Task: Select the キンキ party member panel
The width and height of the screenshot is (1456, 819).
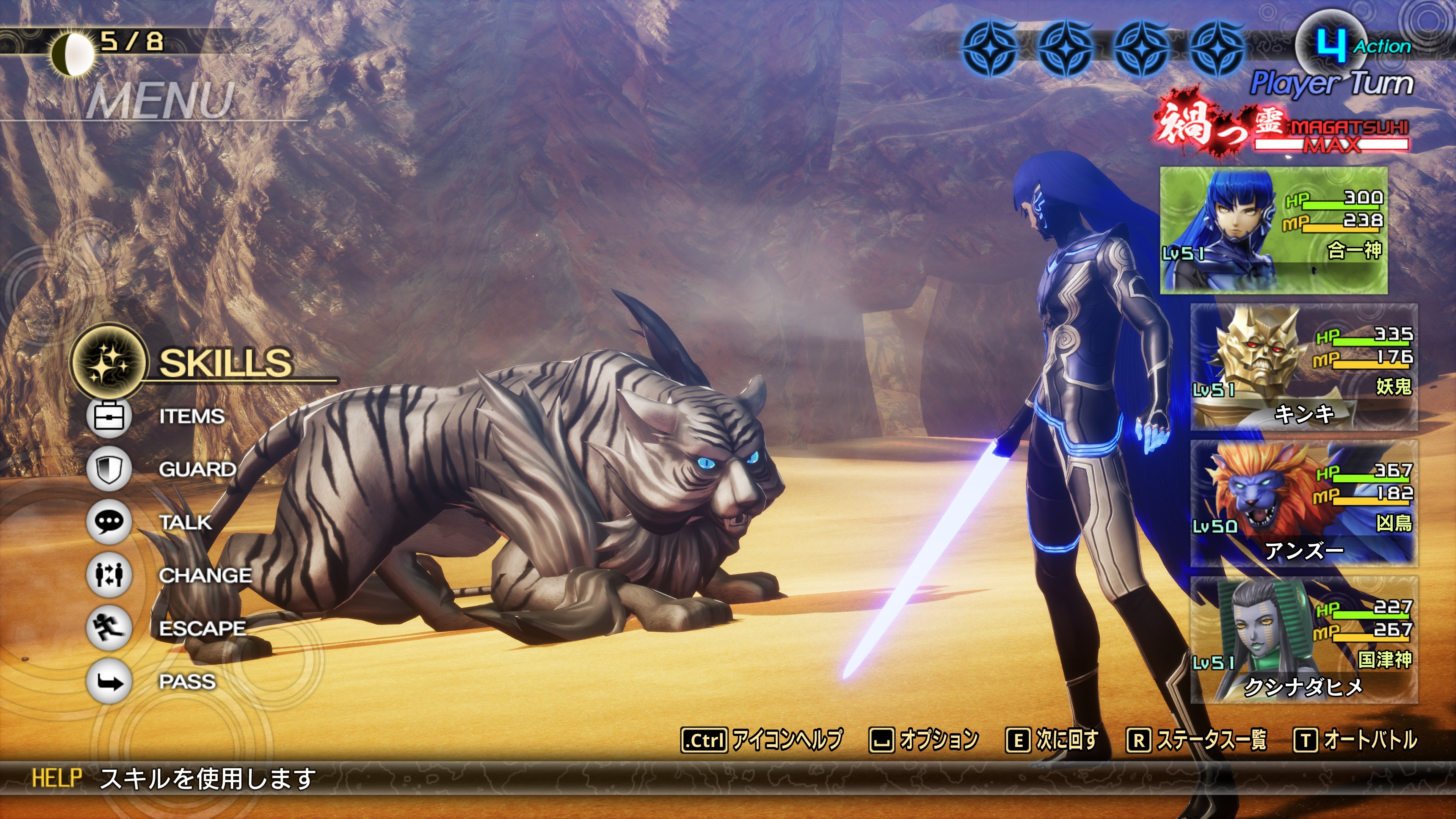Action: tap(1304, 367)
